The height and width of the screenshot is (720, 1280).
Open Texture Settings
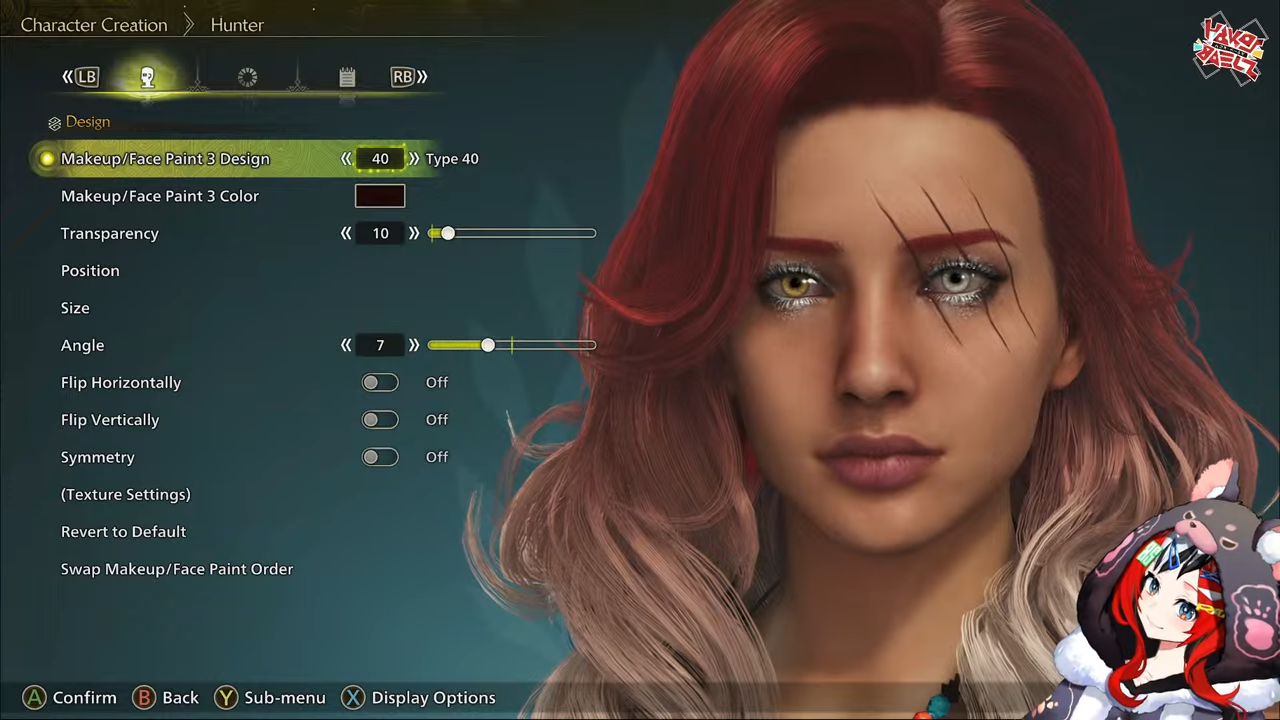click(x=126, y=494)
